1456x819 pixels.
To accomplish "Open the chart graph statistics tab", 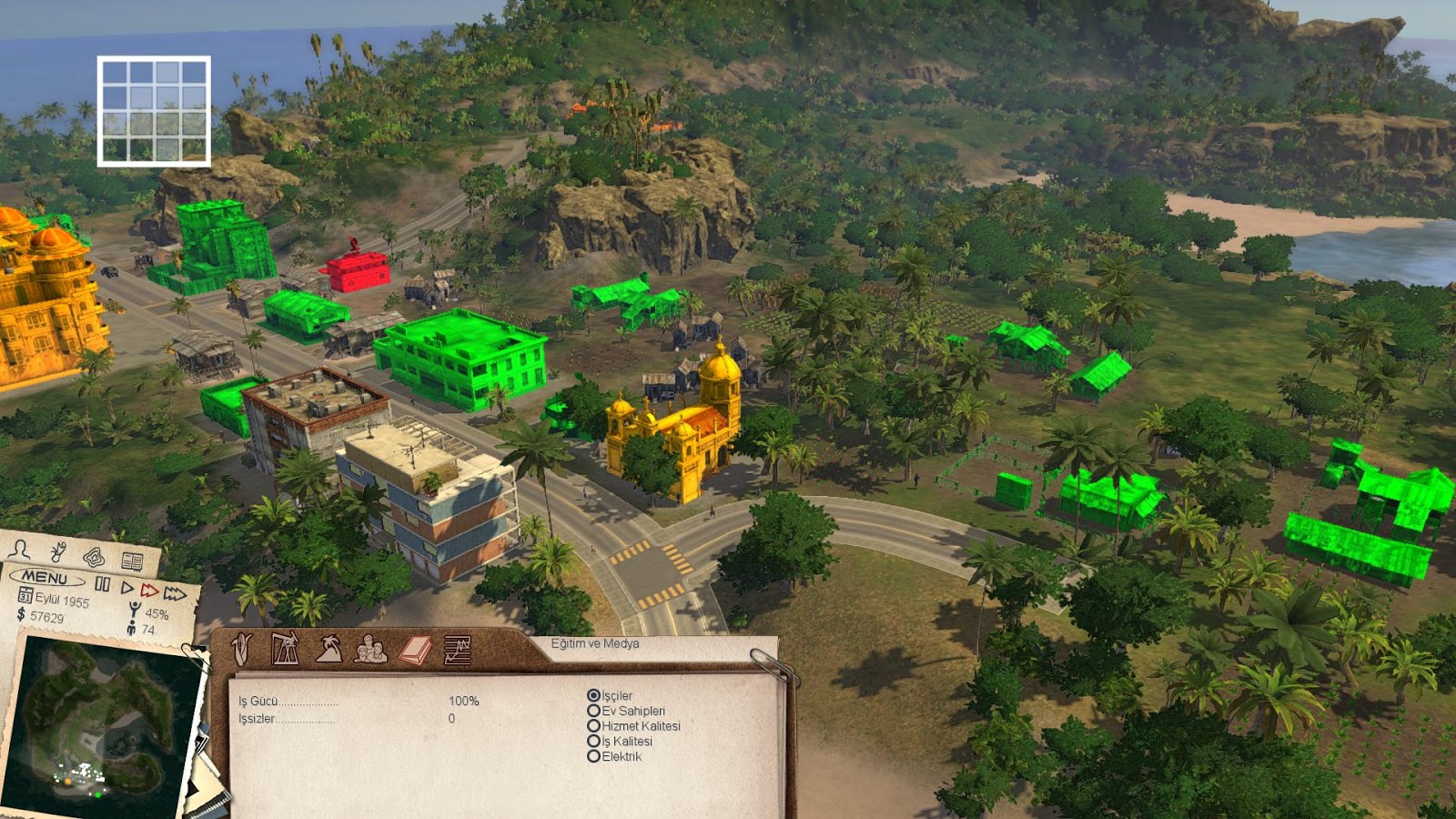I will pos(457,650).
